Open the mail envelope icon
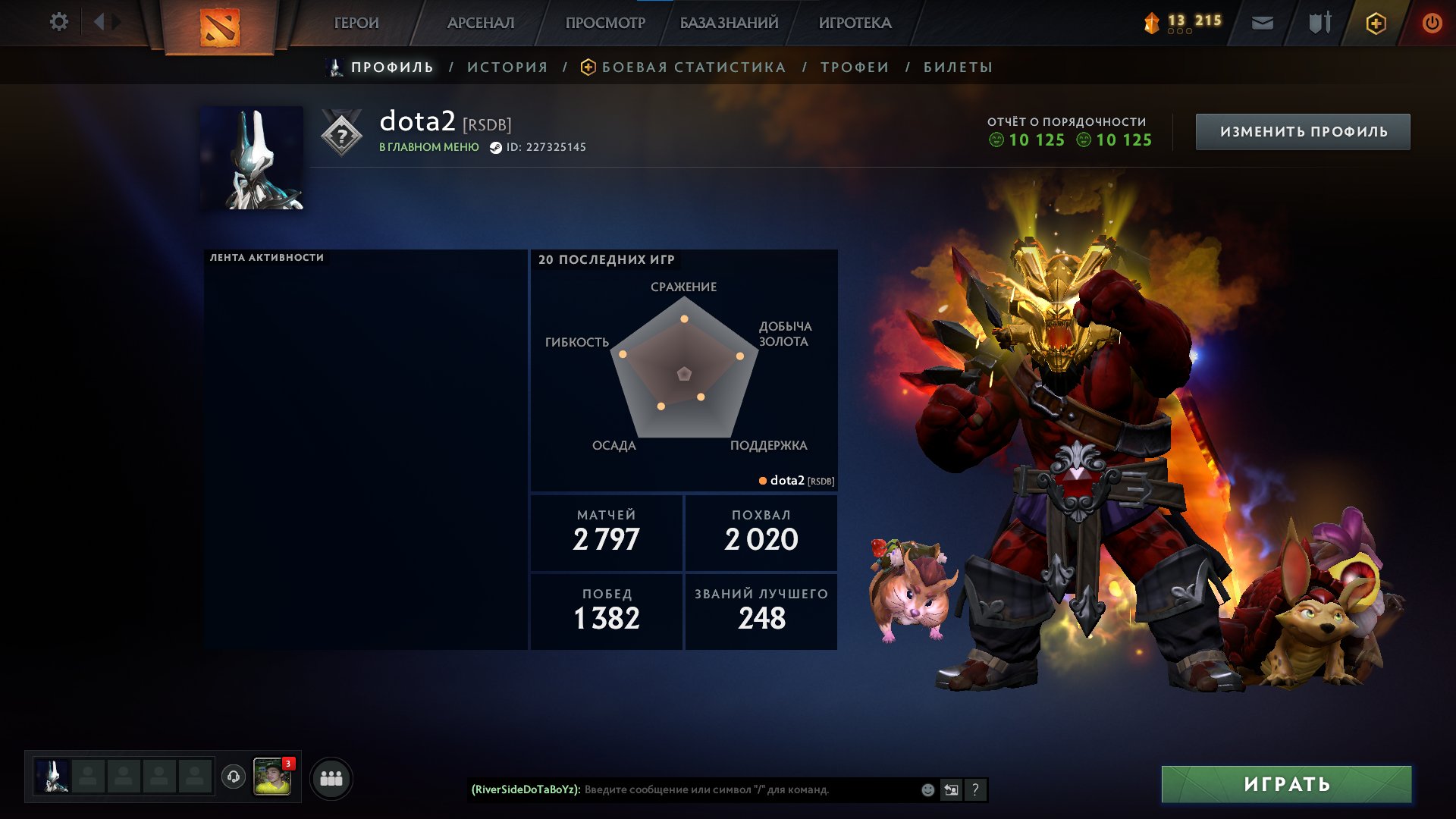The height and width of the screenshot is (819, 1456). point(1262,24)
